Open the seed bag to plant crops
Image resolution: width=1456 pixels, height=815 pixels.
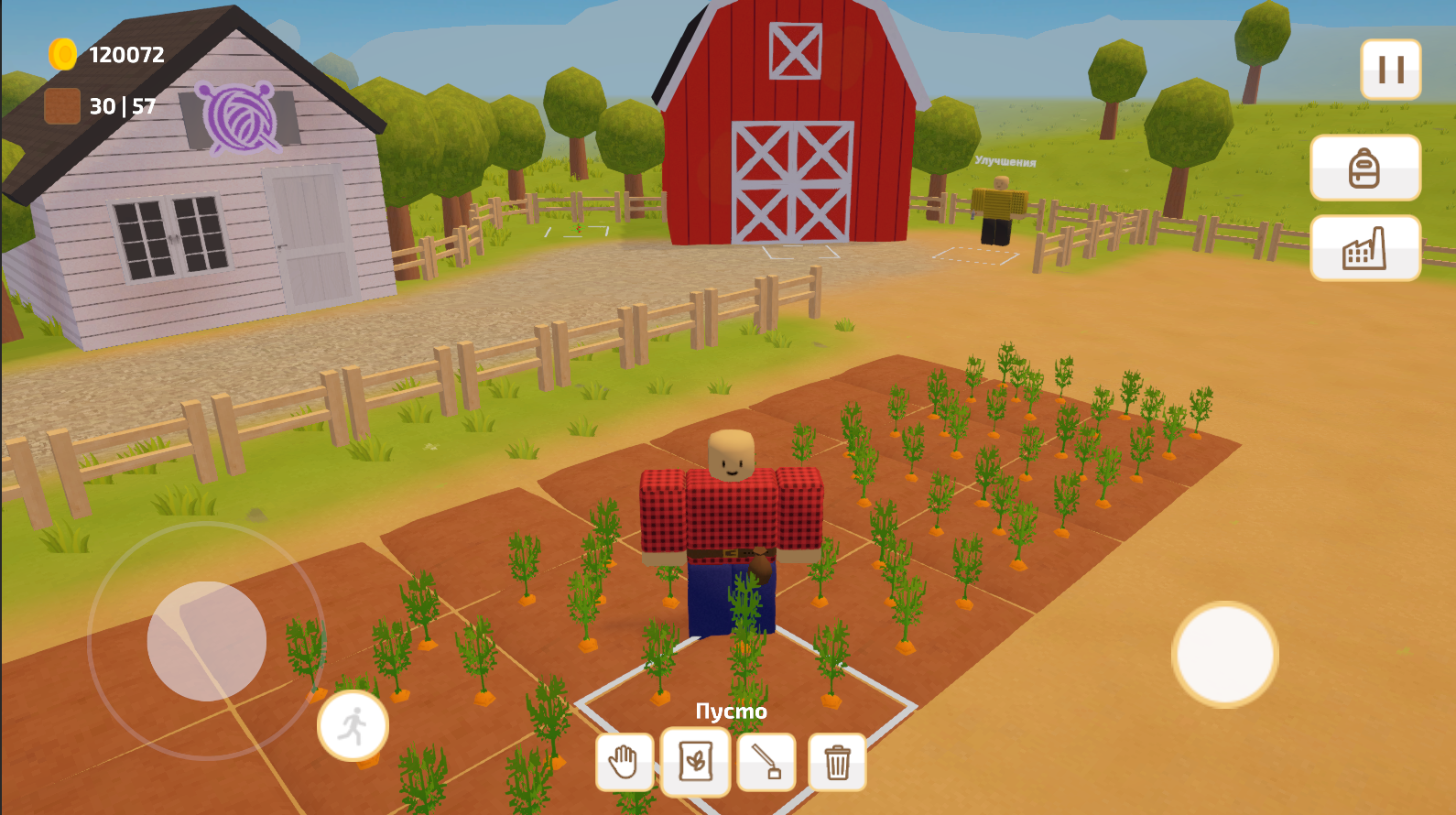click(x=694, y=761)
